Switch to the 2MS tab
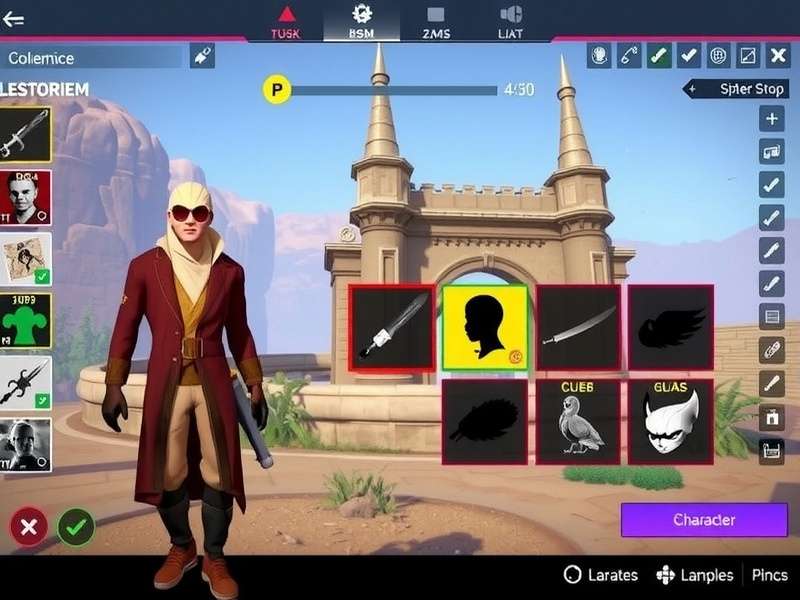Image resolution: width=800 pixels, height=600 pixels. click(x=436, y=22)
